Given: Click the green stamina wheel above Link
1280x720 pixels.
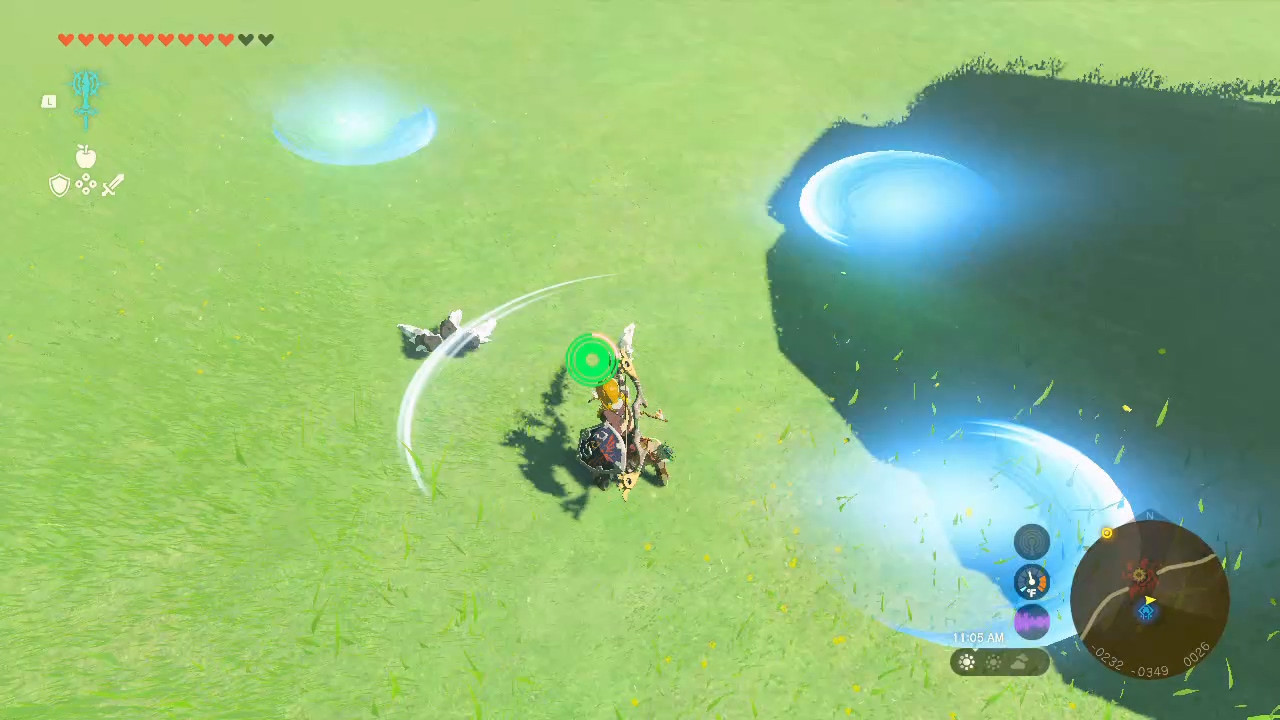Looking at the screenshot, I should [x=591, y=360].
